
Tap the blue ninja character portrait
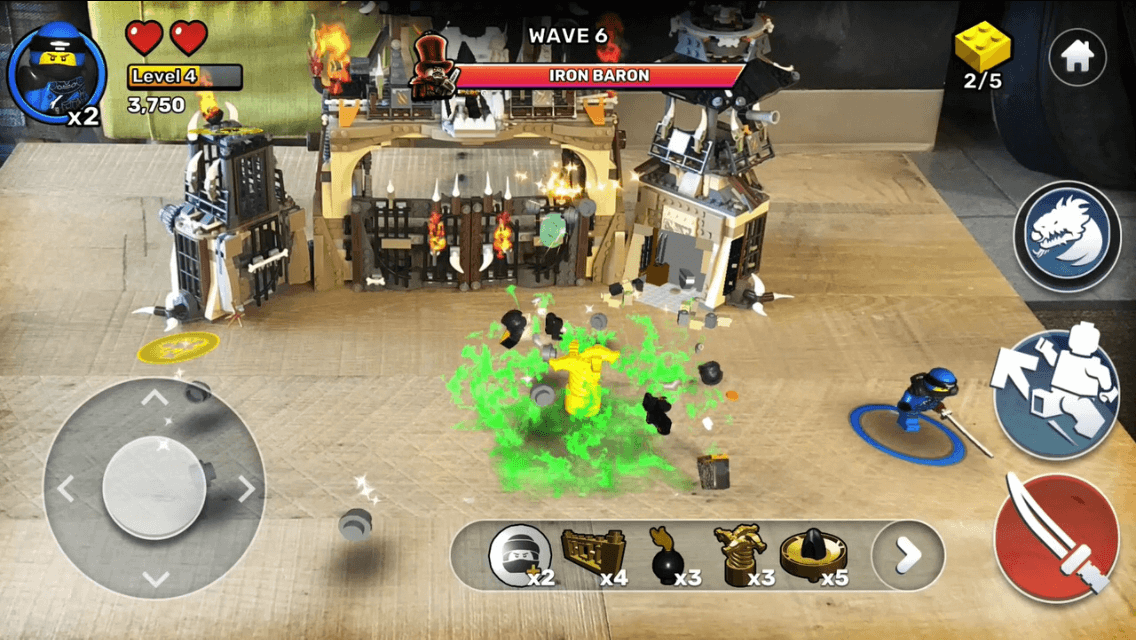(x=56, y=73)
